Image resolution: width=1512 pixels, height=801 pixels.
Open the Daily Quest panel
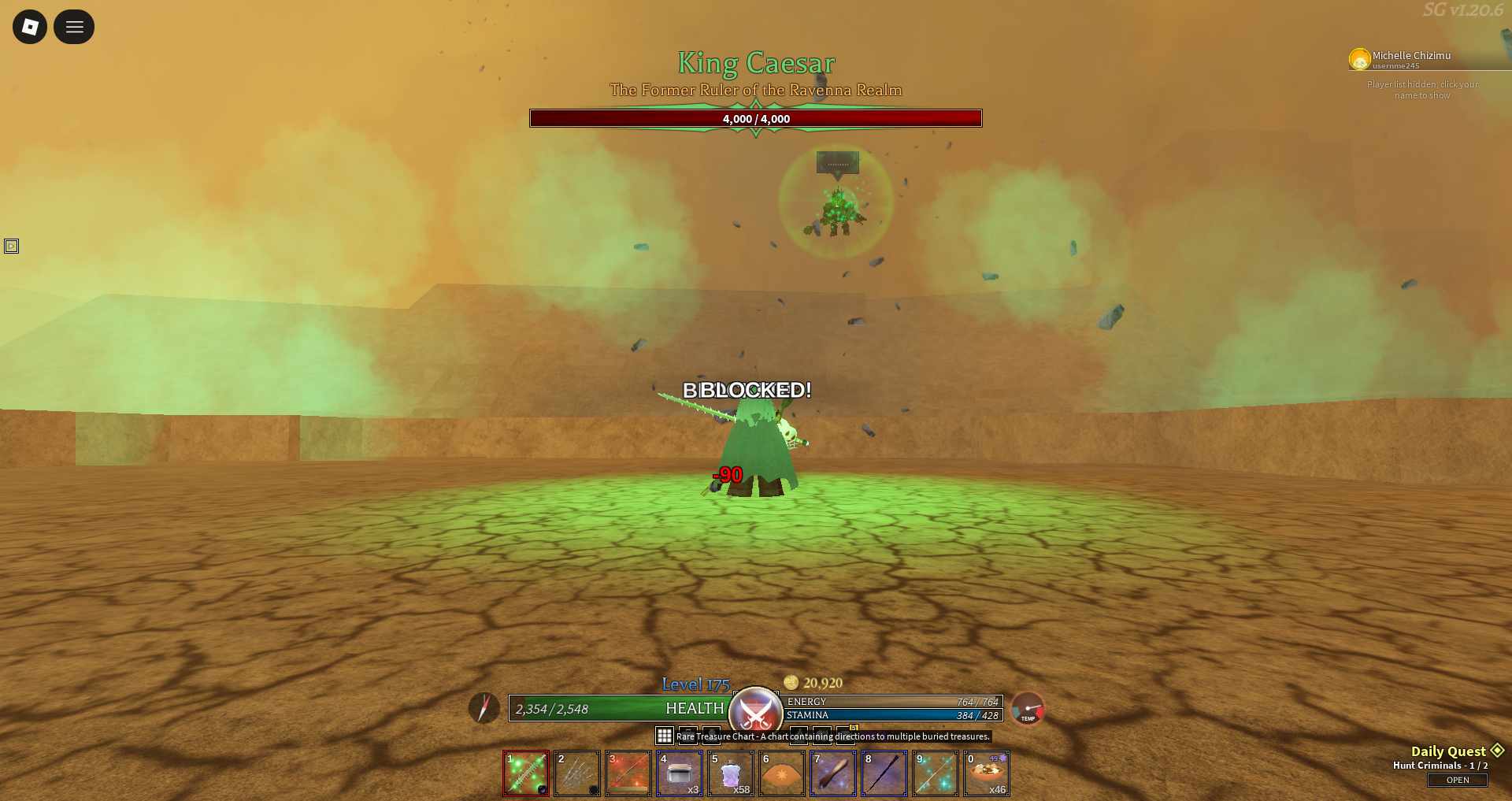1457,780
